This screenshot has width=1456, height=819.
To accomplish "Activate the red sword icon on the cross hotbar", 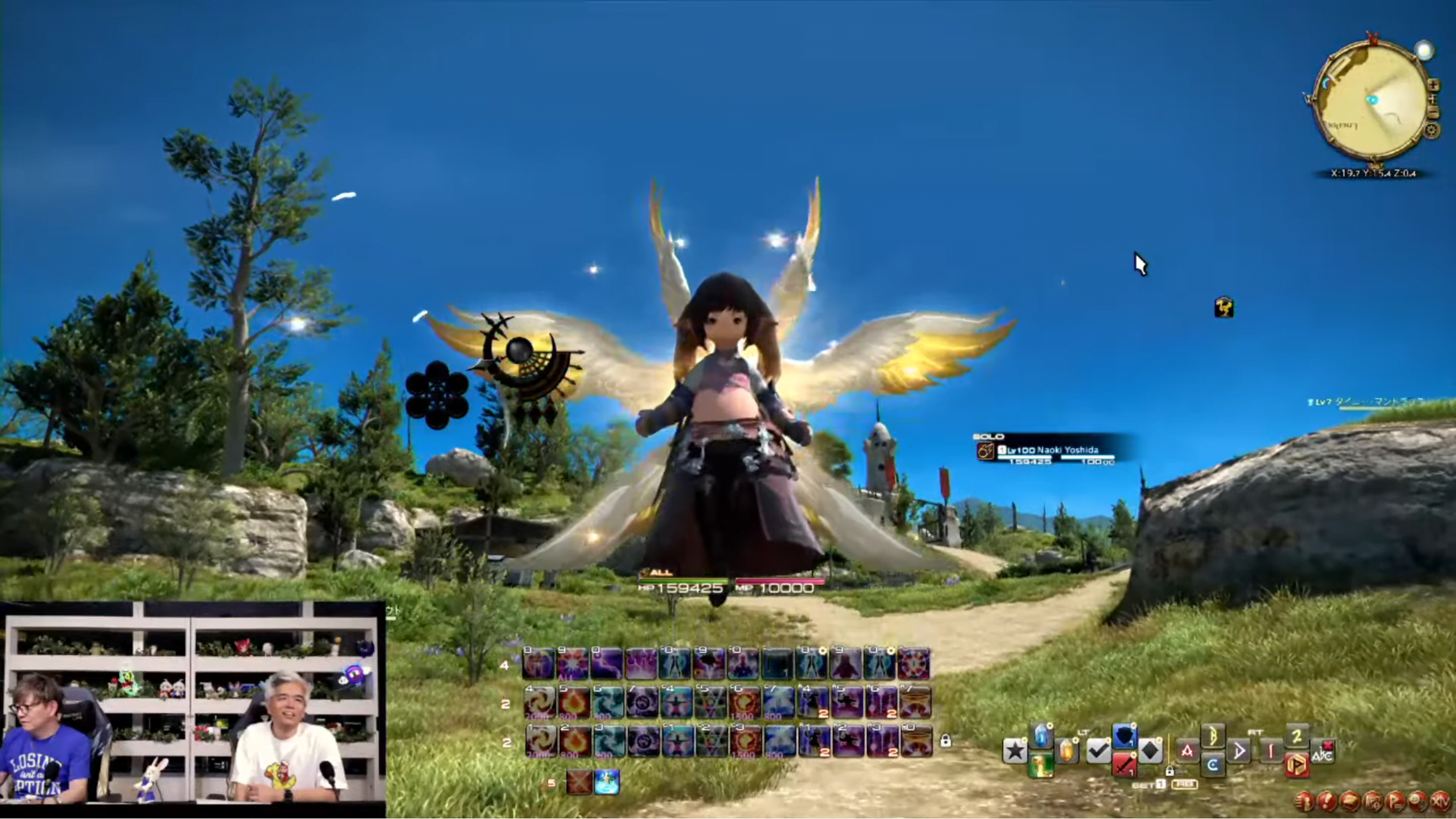I will (1124, 765).
